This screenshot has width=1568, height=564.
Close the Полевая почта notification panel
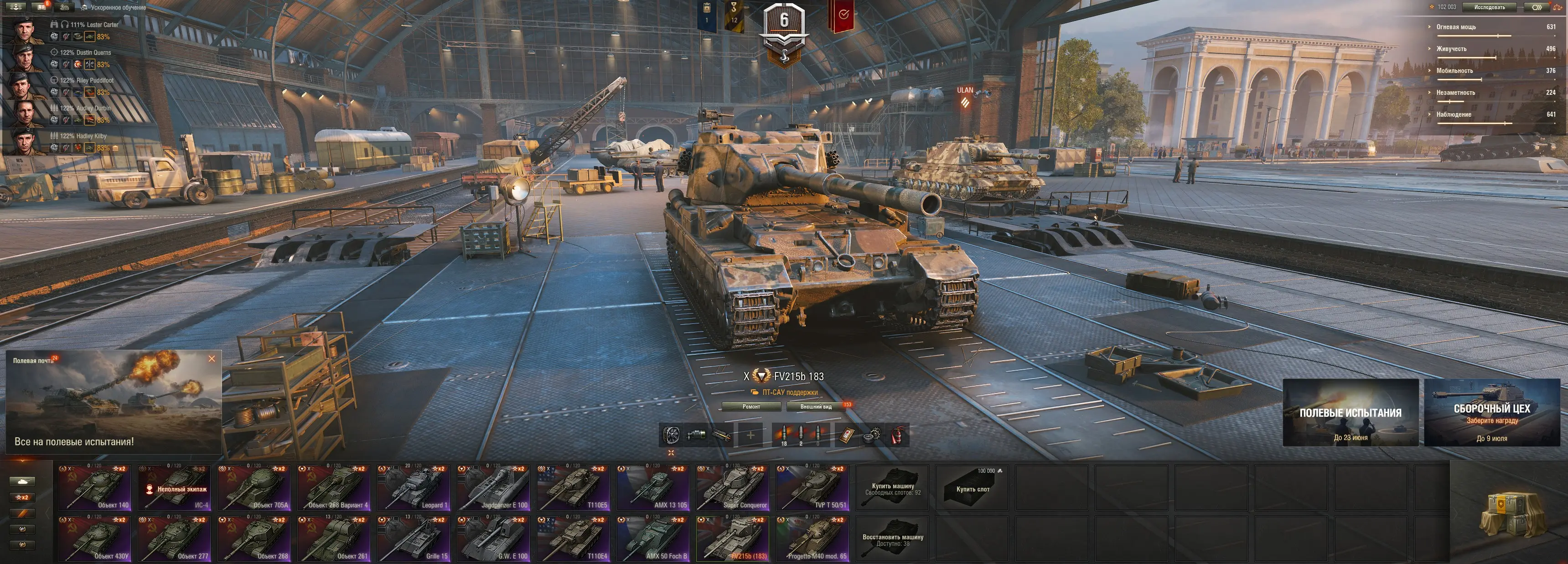[212, 359]
